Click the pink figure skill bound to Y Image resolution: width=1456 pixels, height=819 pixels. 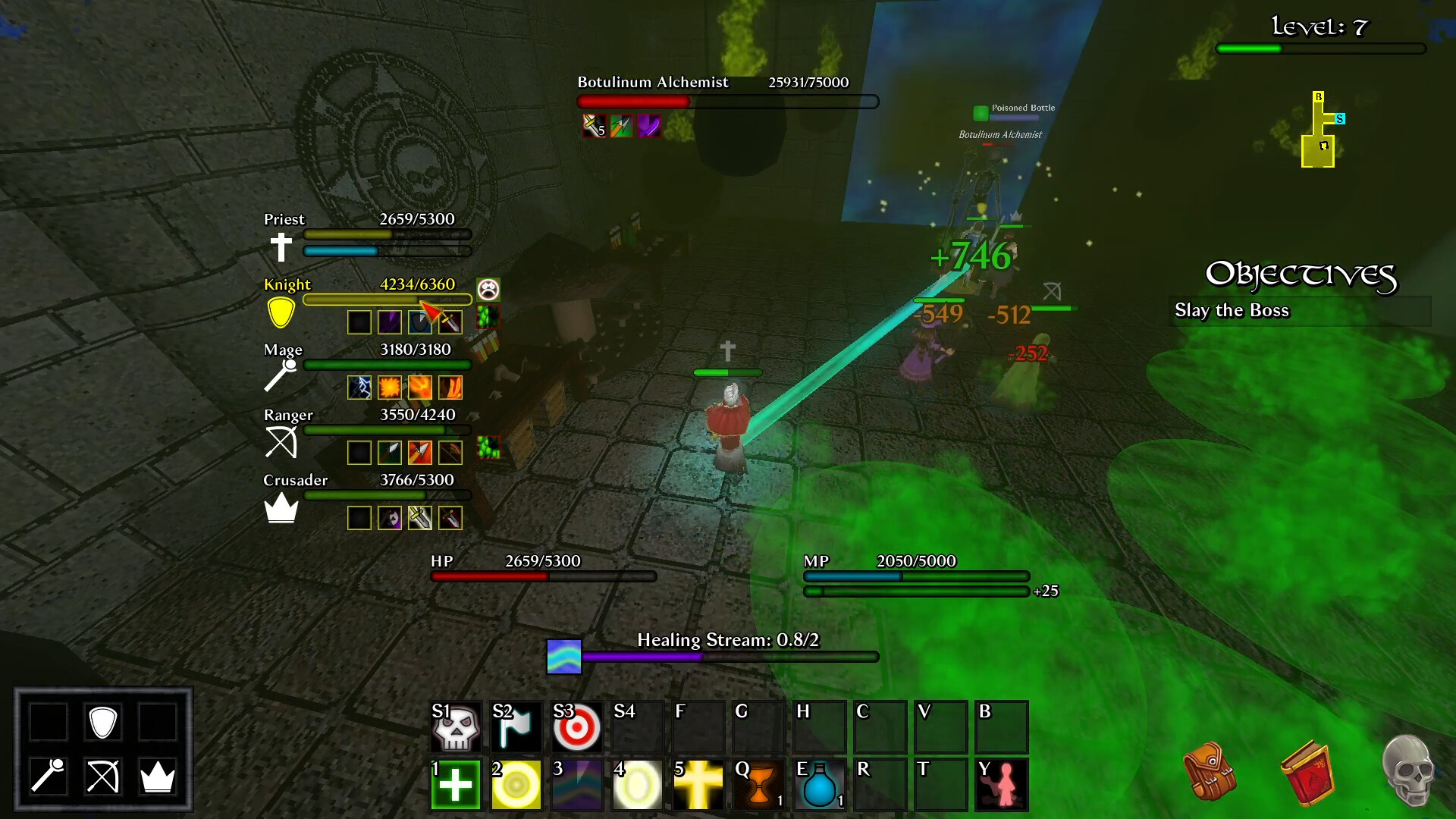1001,783
